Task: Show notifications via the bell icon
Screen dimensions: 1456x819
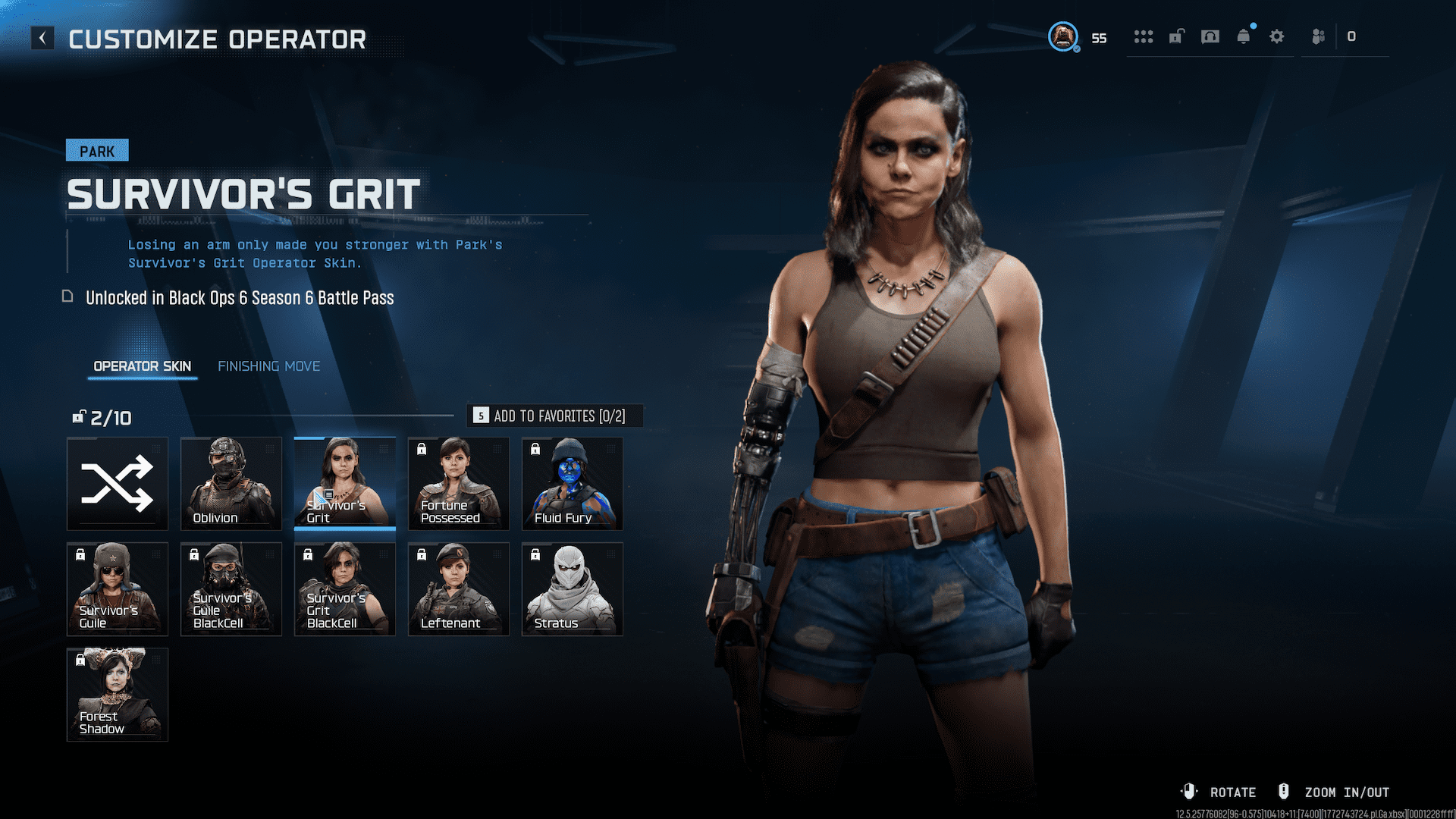Action: coord(1244,36)
